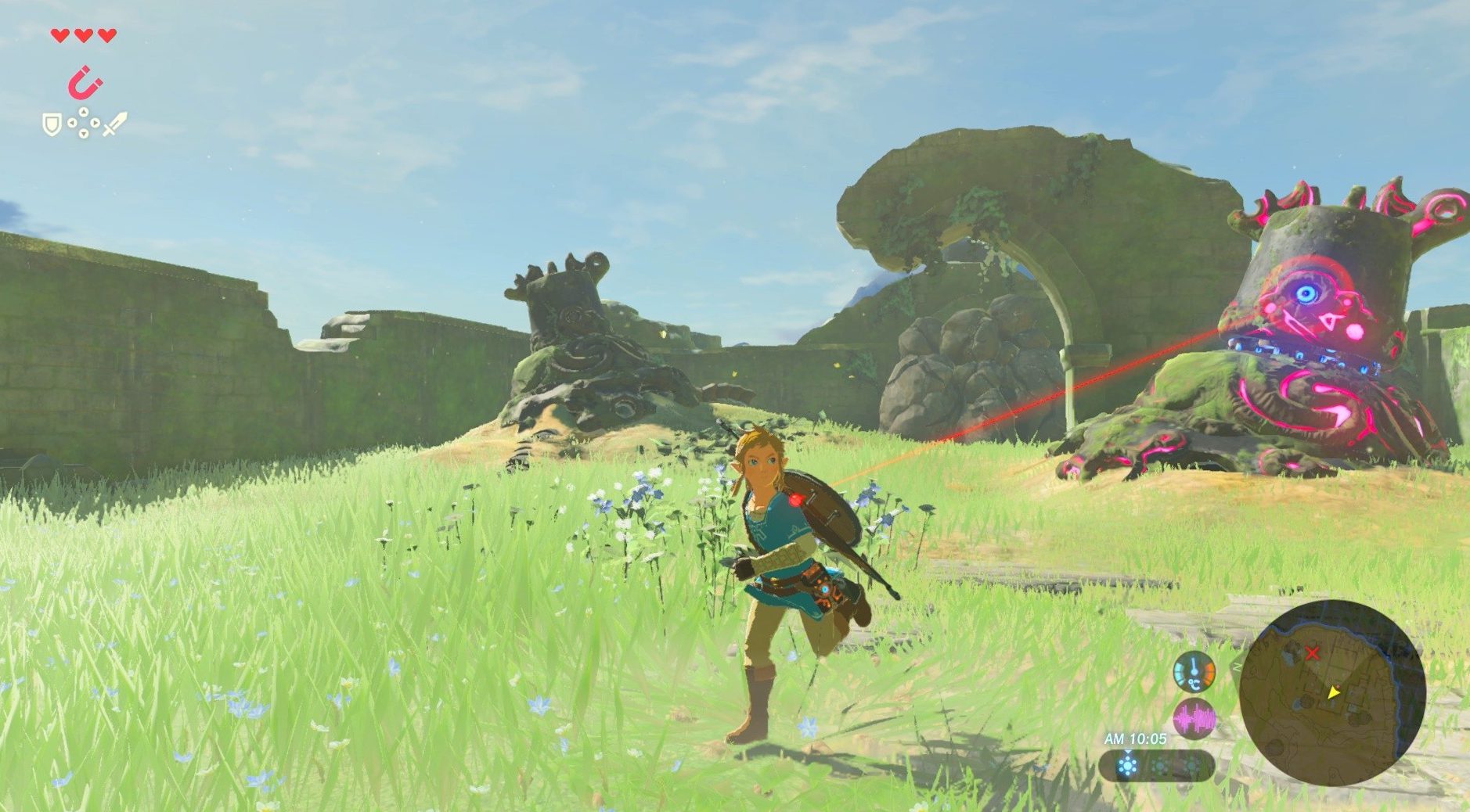Click the sword icon near the D-pad
Screen dimensions: 1470x812
pyautogui.click(x=114, y=124)
